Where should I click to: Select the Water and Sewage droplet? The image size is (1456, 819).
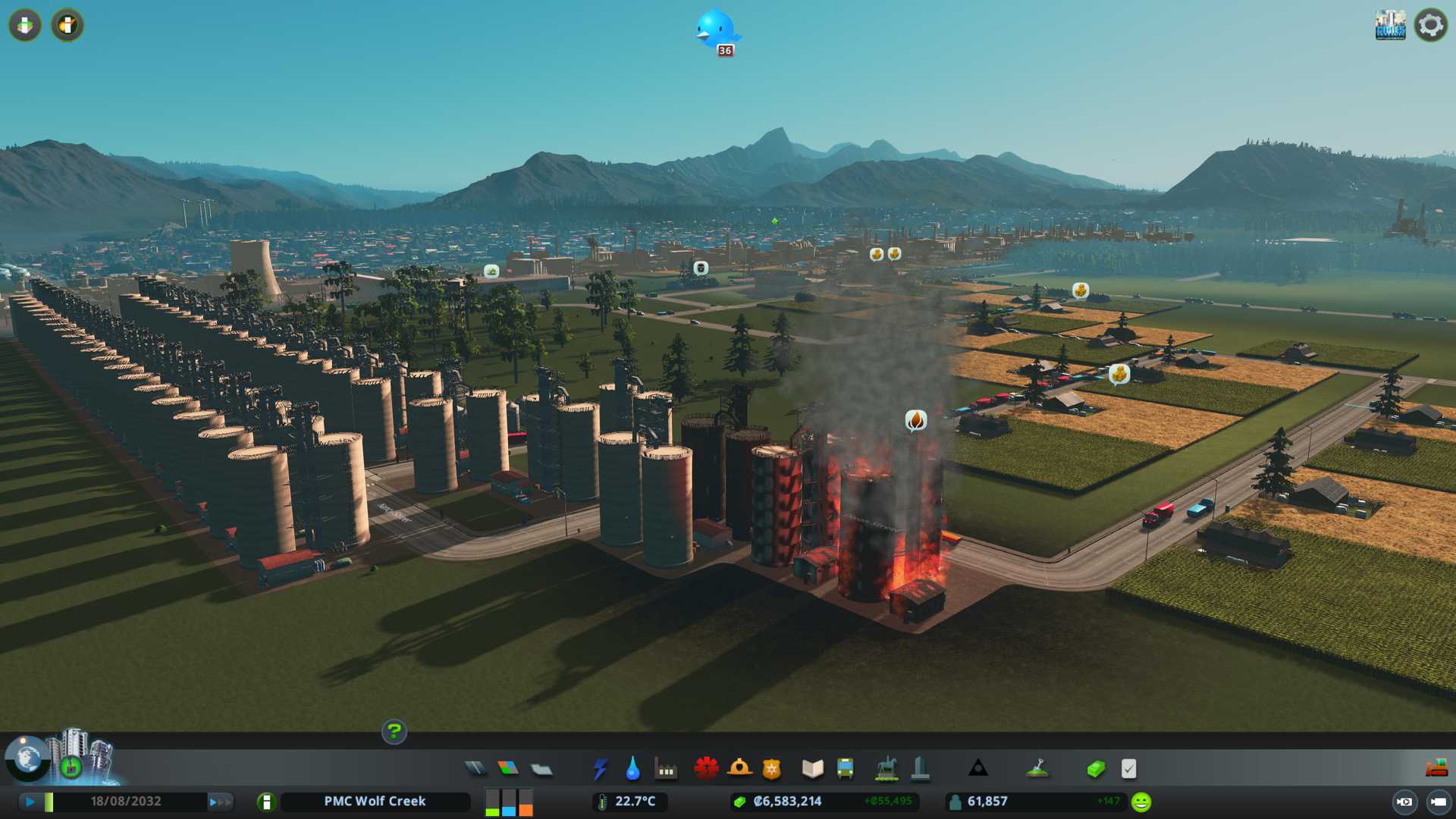tap(633, 769)
